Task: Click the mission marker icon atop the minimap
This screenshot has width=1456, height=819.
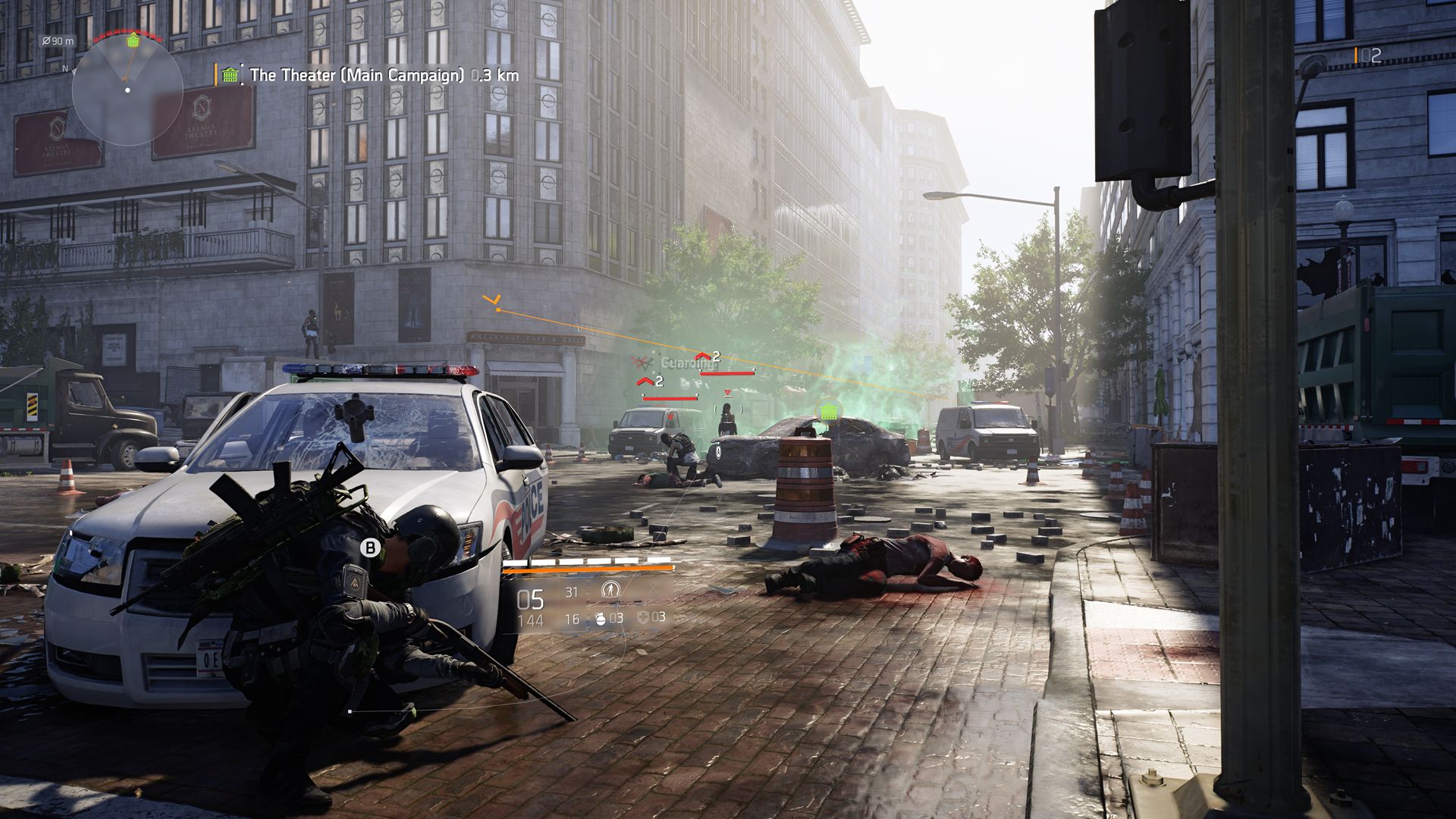Action: coord(133,39)
